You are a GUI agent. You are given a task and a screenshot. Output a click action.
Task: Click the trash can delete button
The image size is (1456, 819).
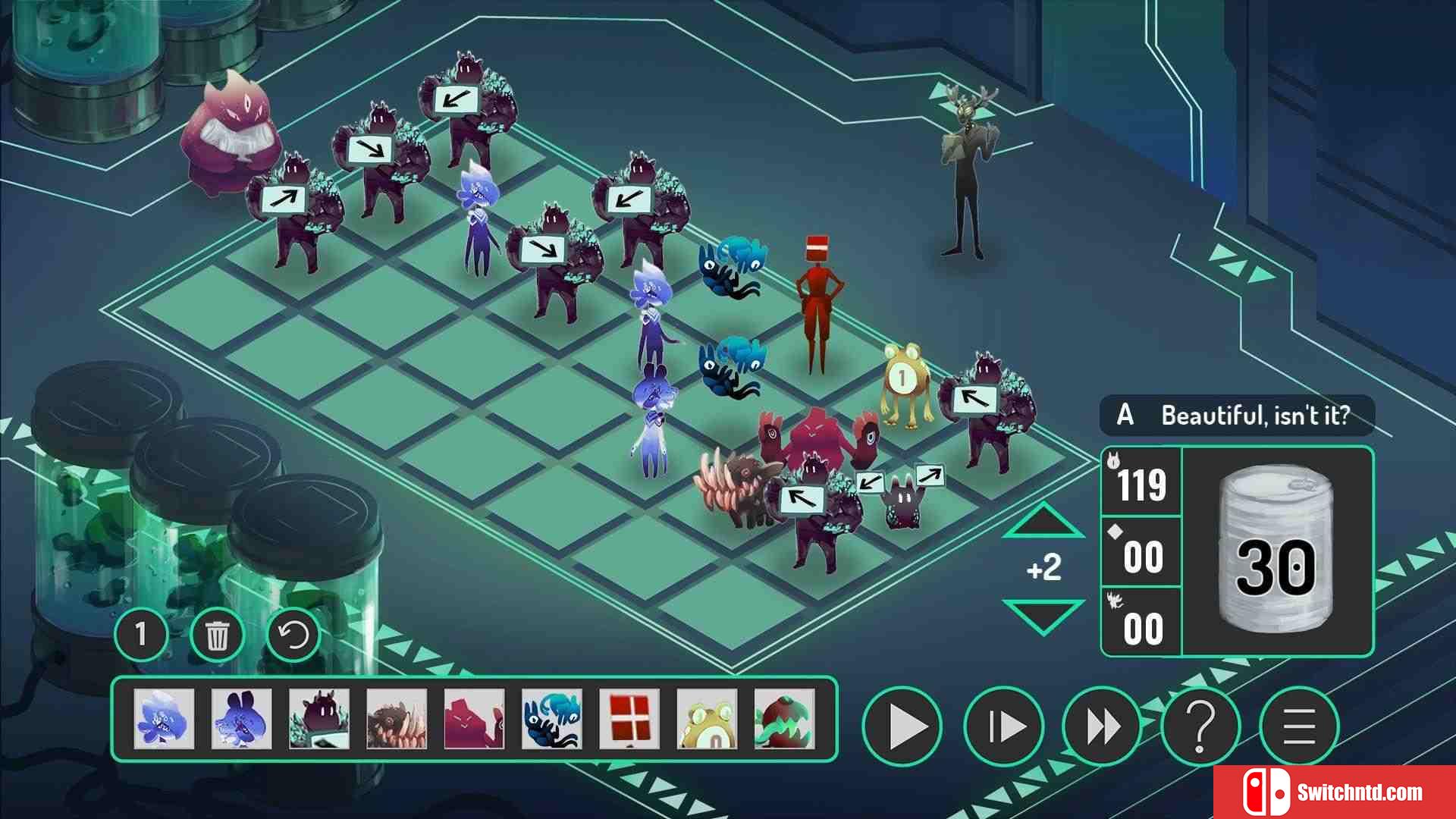217,635
